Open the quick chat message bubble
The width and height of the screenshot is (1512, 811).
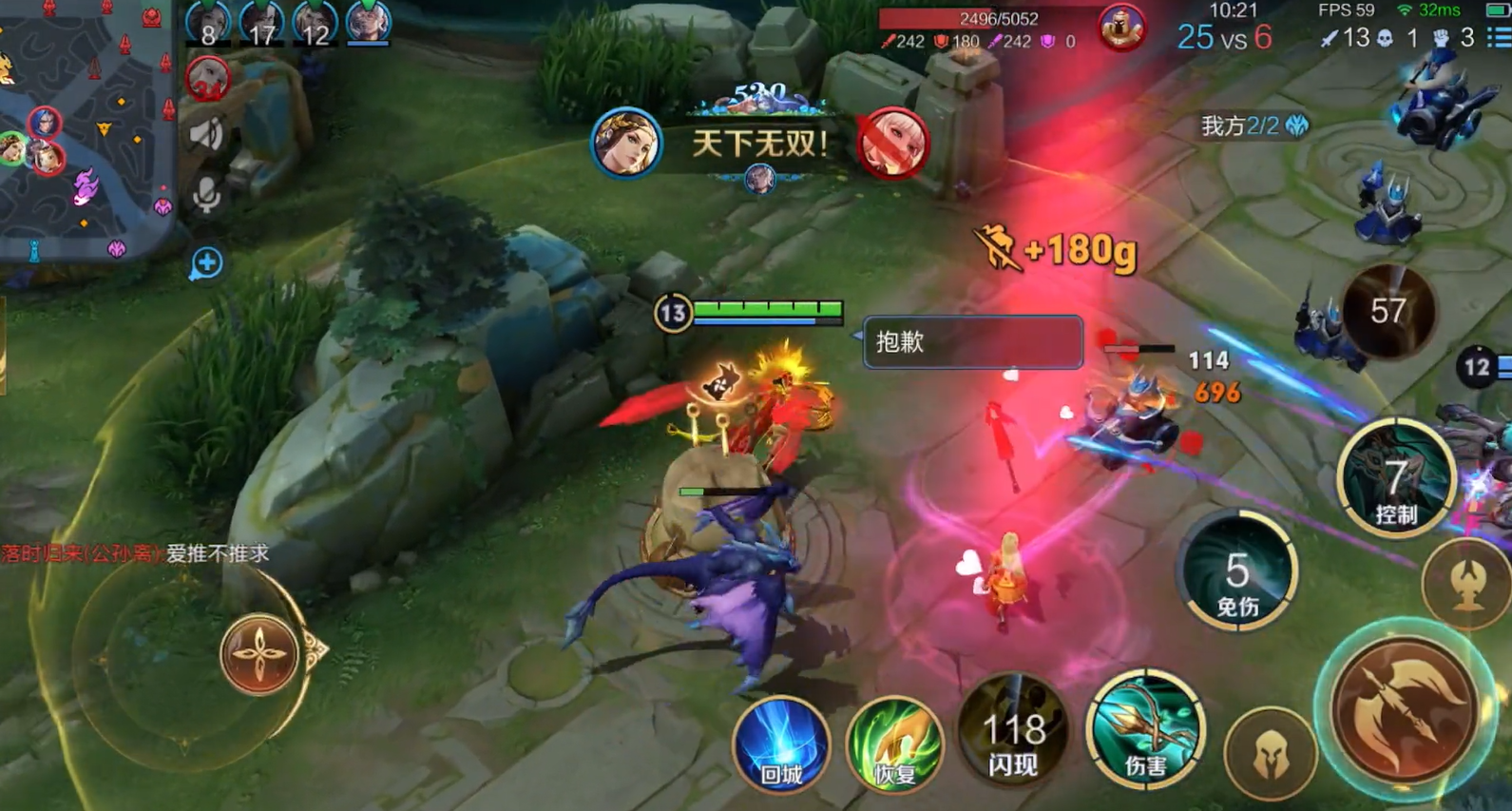pos(206,263)
